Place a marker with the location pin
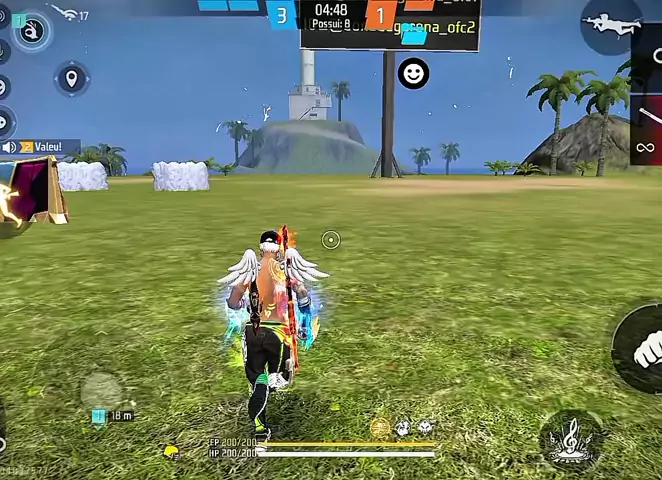662x480 pixels. coord(72,78)
